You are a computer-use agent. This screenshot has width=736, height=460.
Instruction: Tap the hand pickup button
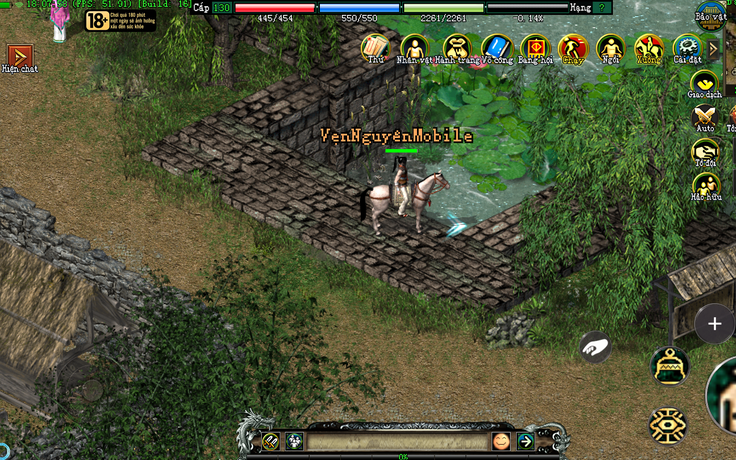[x=595, y=346]
